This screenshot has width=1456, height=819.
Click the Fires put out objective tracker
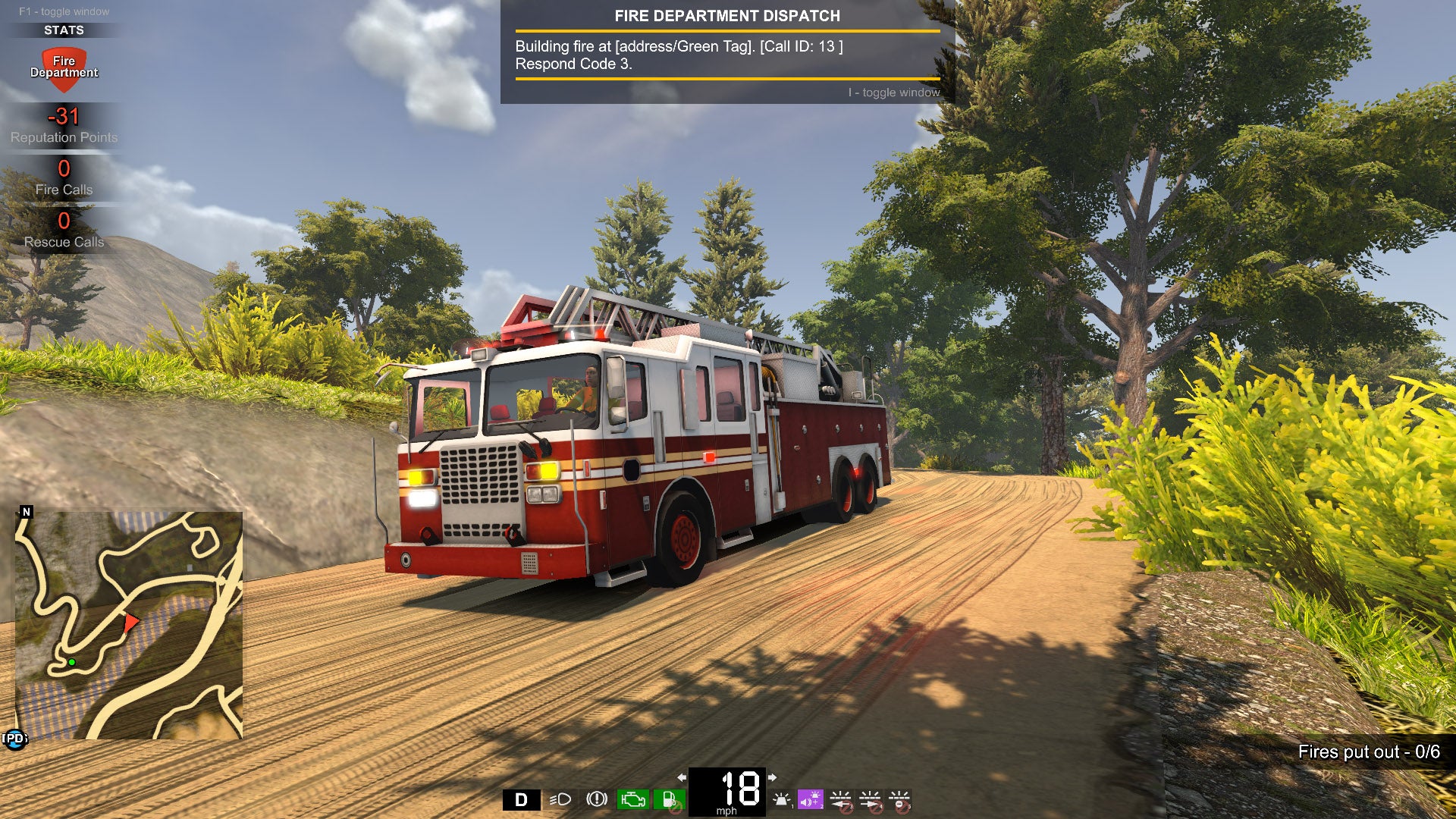[x=1368, y=752]
